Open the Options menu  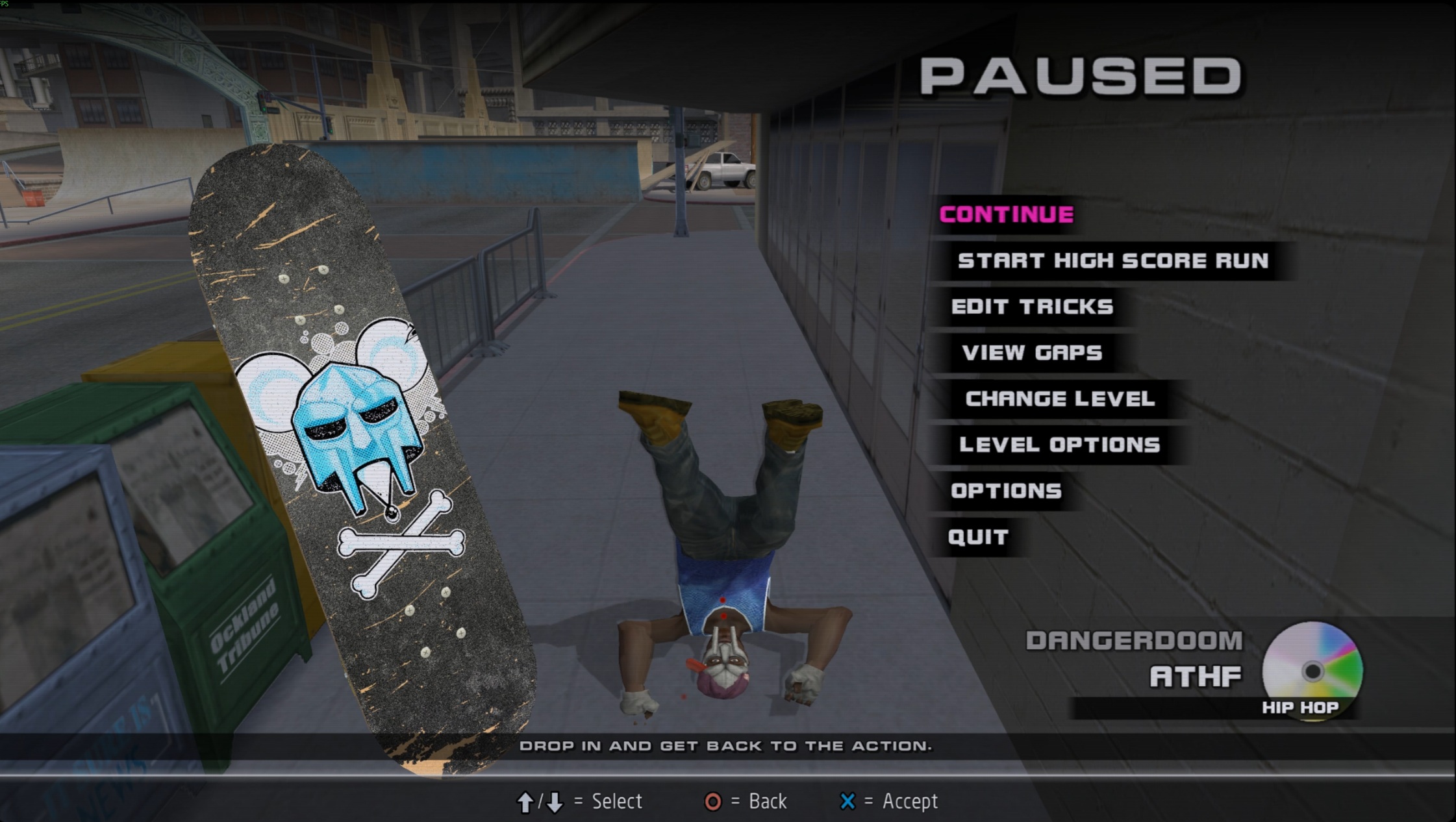click(1006, 491)
